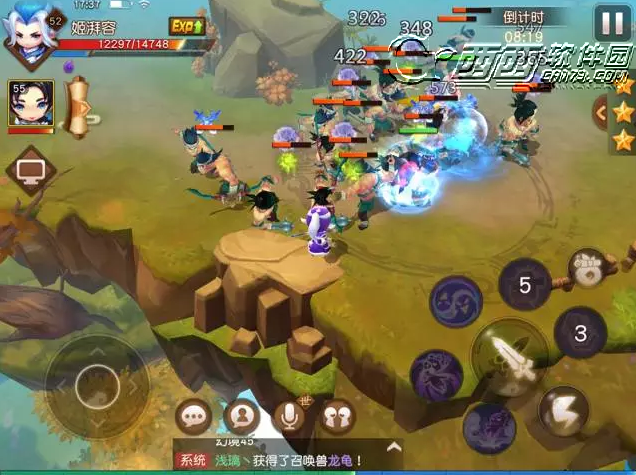636x475 pixels.
Task: Expand the chat log arrow
Action: click(394, 447)
